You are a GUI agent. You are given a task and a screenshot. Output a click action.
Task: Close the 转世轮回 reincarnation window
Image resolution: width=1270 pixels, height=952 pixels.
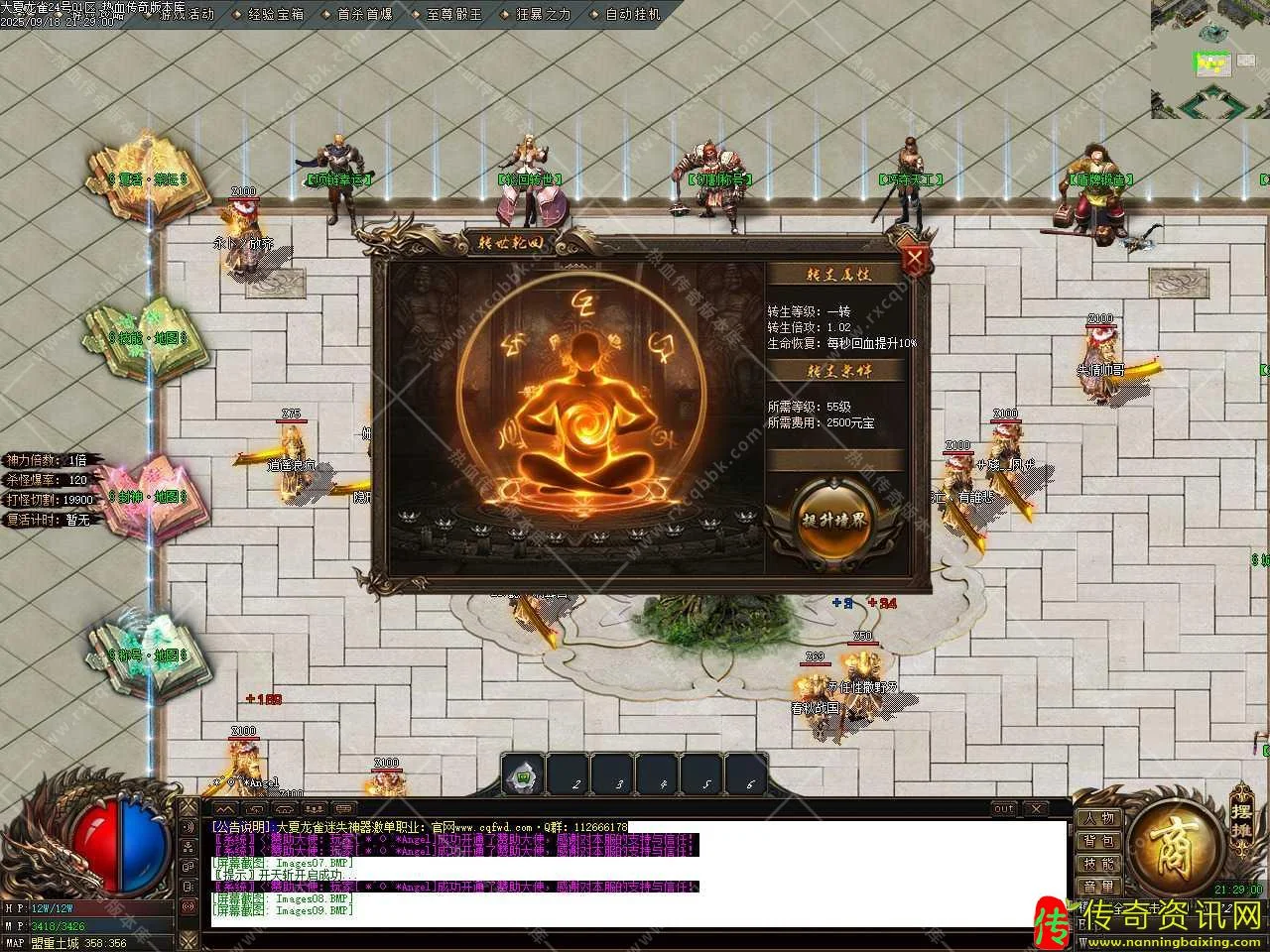click(916, 259)
